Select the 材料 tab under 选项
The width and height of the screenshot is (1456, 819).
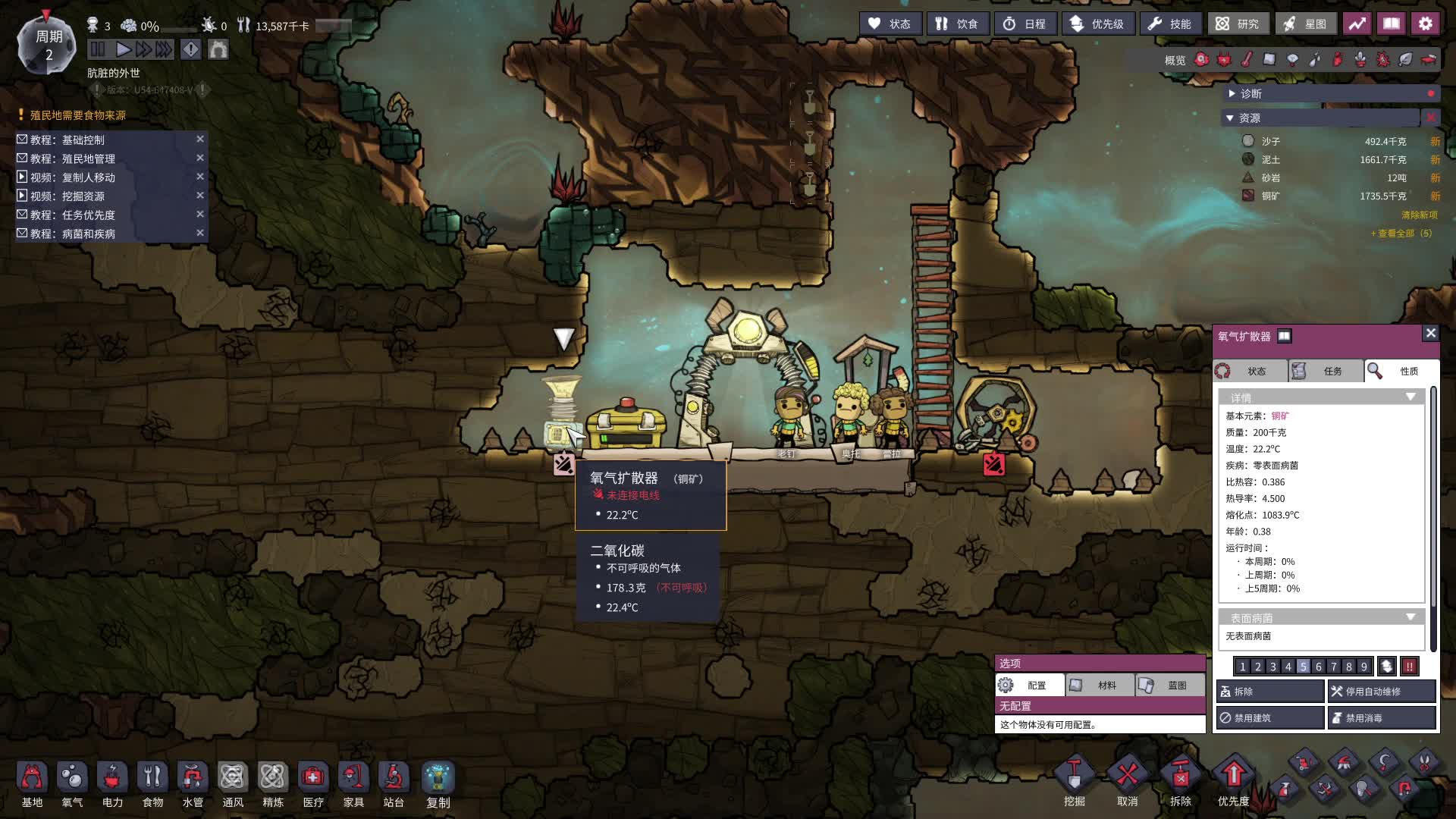coord(1100,686)
